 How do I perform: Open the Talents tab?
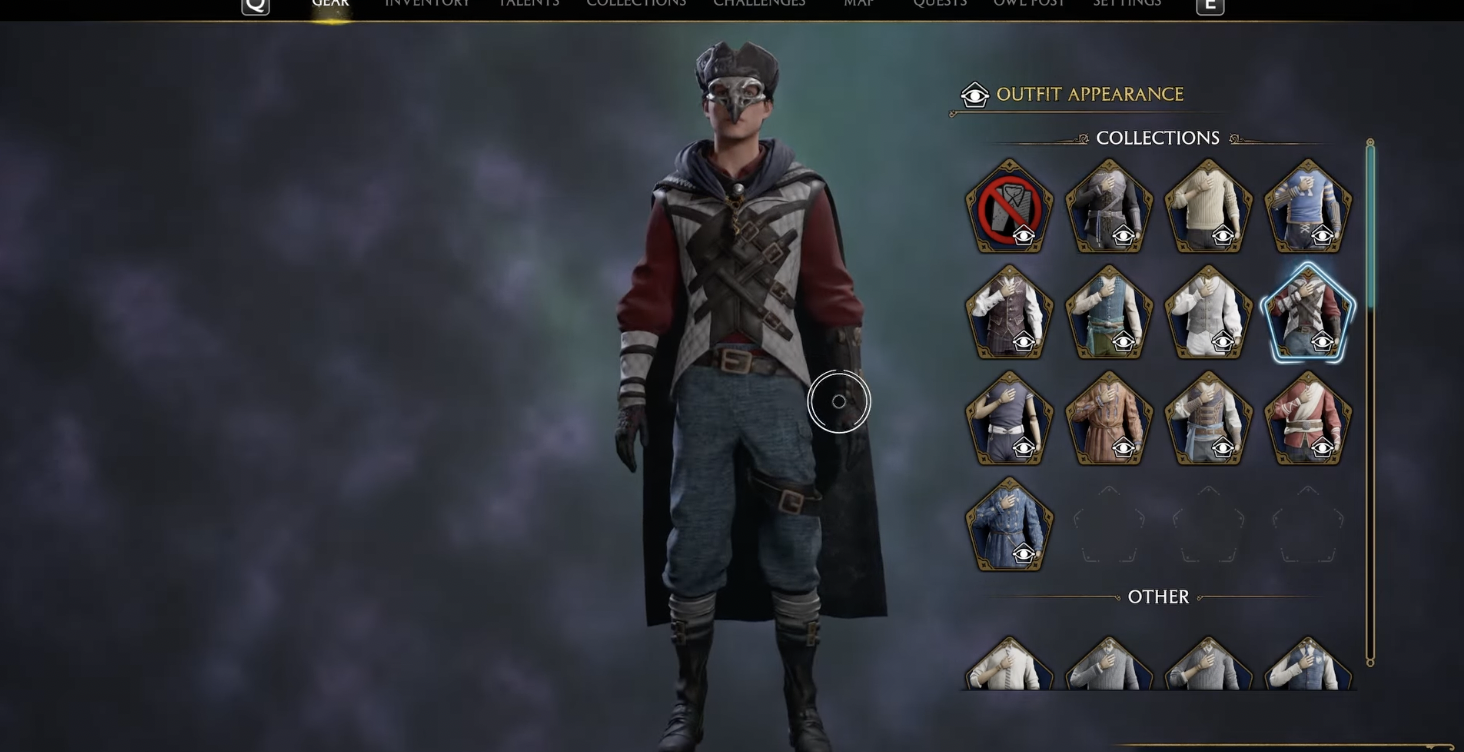529,4
